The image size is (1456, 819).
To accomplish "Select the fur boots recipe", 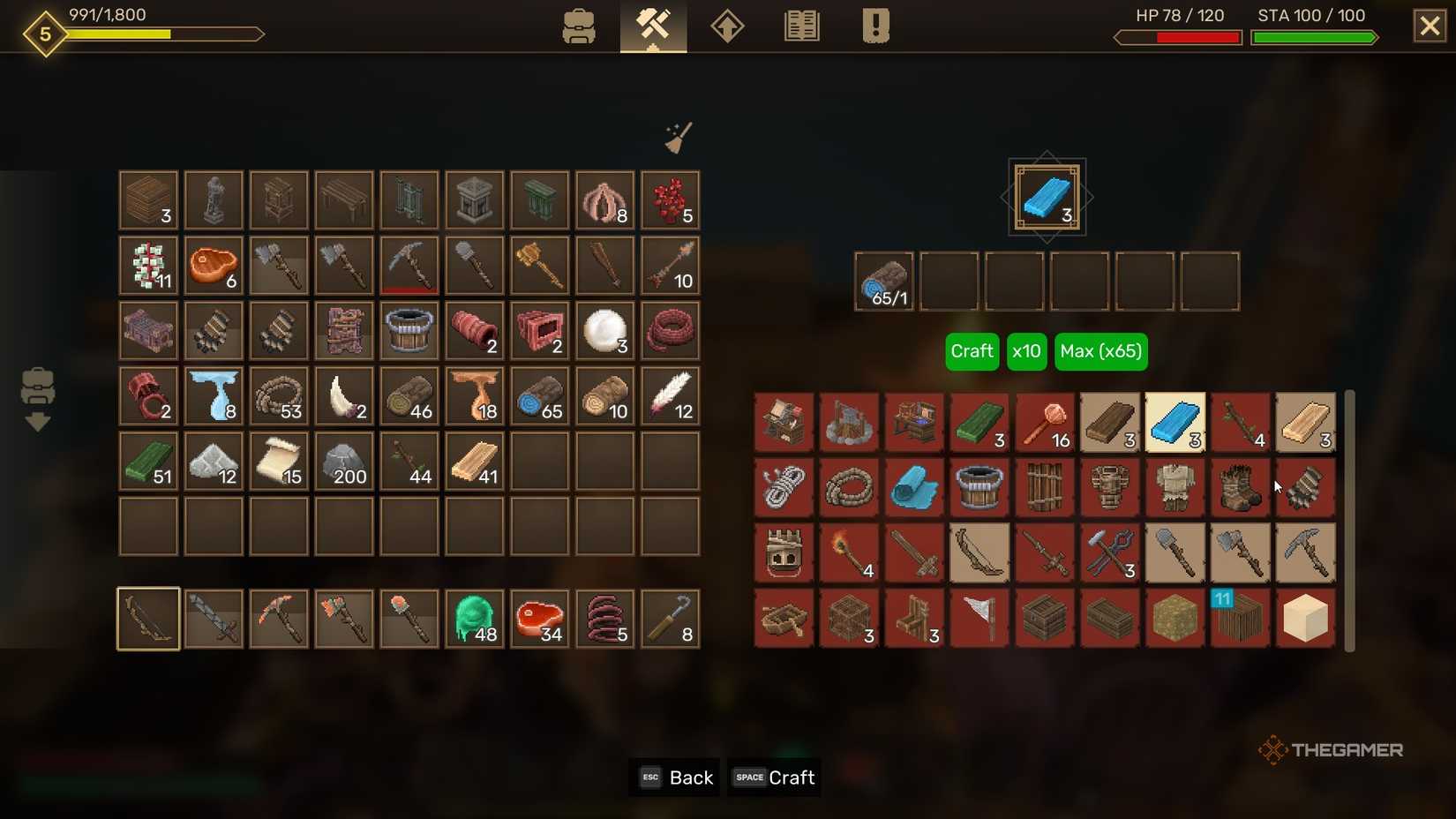I will [x=1241, y=488].
